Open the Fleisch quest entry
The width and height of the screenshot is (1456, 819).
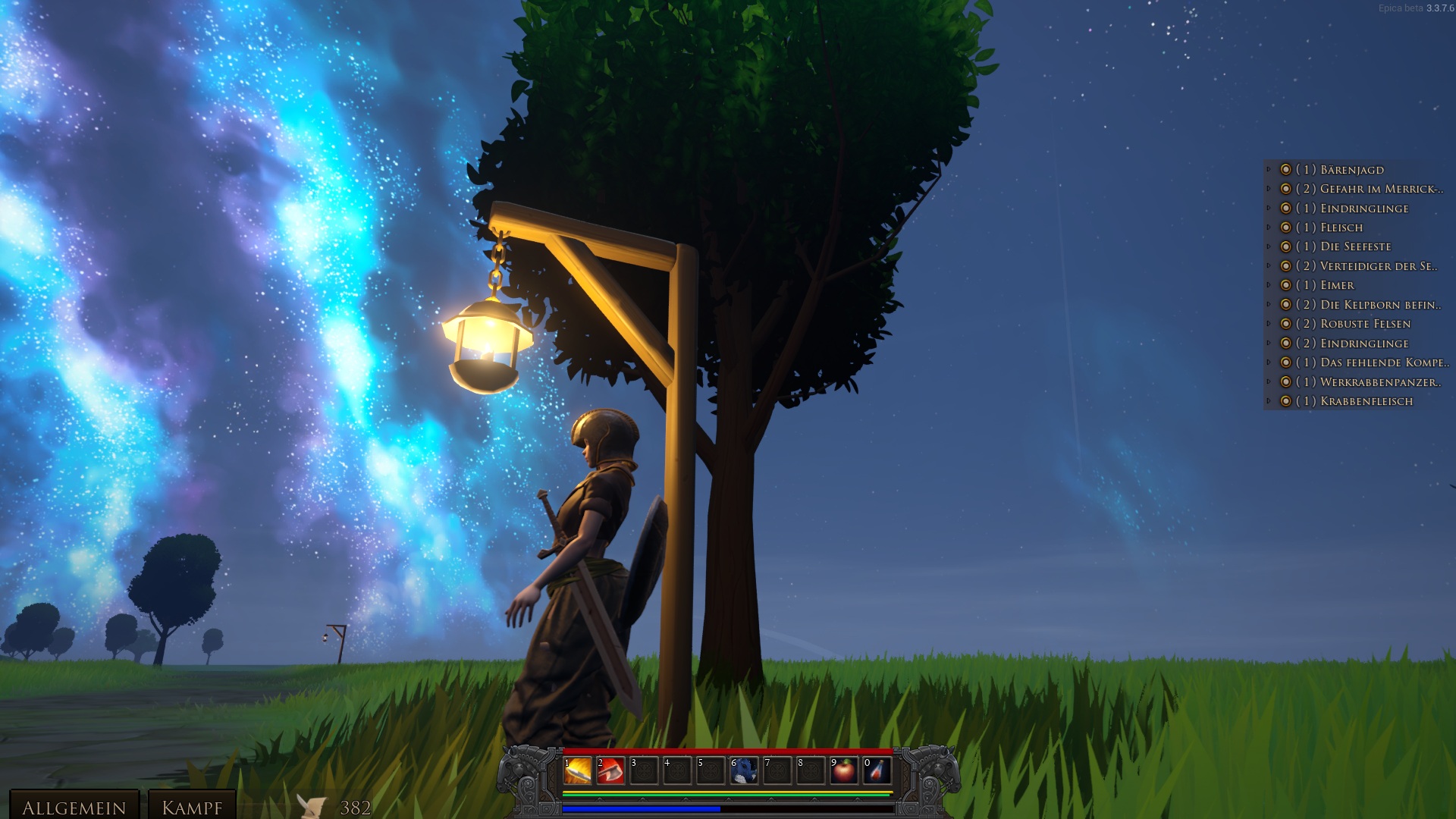(1341, 227)
